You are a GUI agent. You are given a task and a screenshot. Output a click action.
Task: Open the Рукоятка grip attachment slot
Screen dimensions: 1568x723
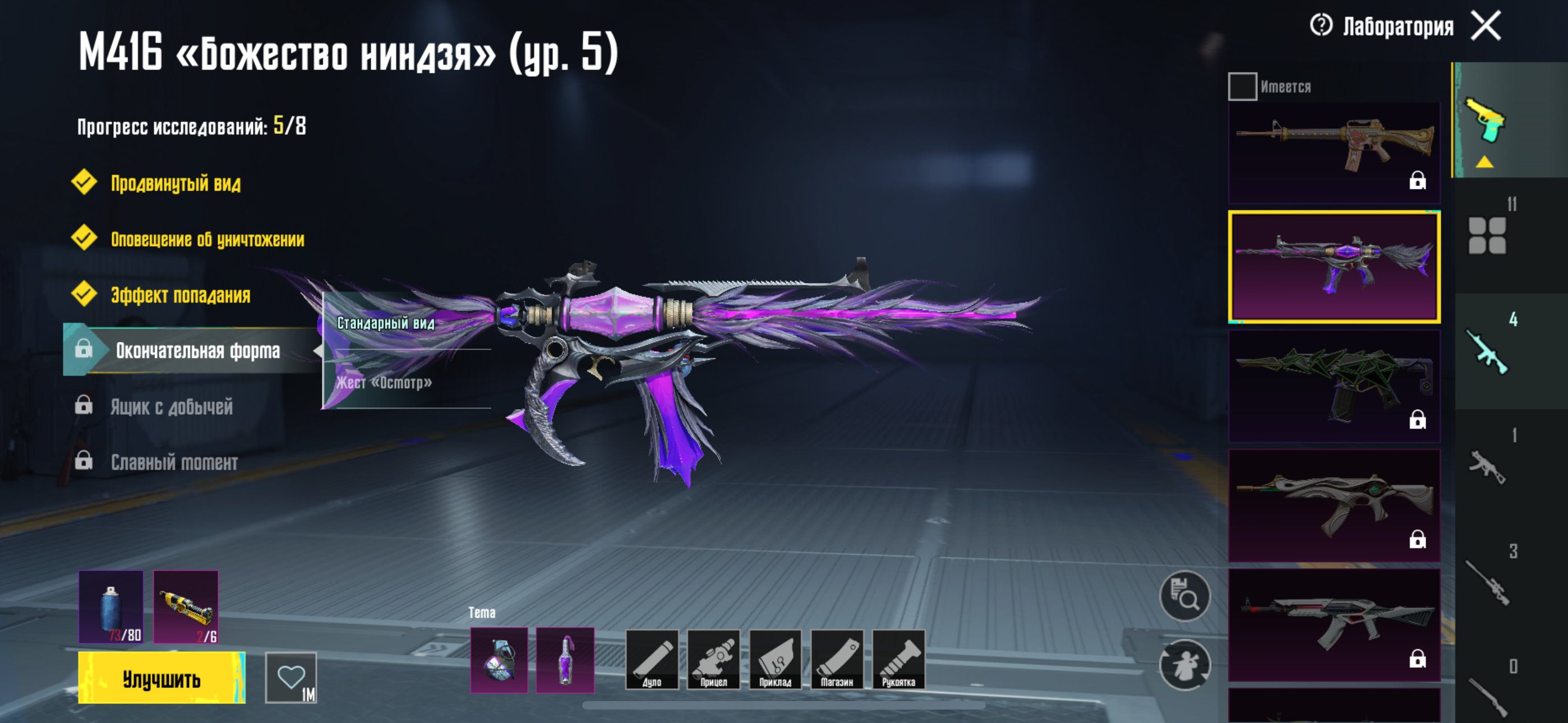coord(898,660)
